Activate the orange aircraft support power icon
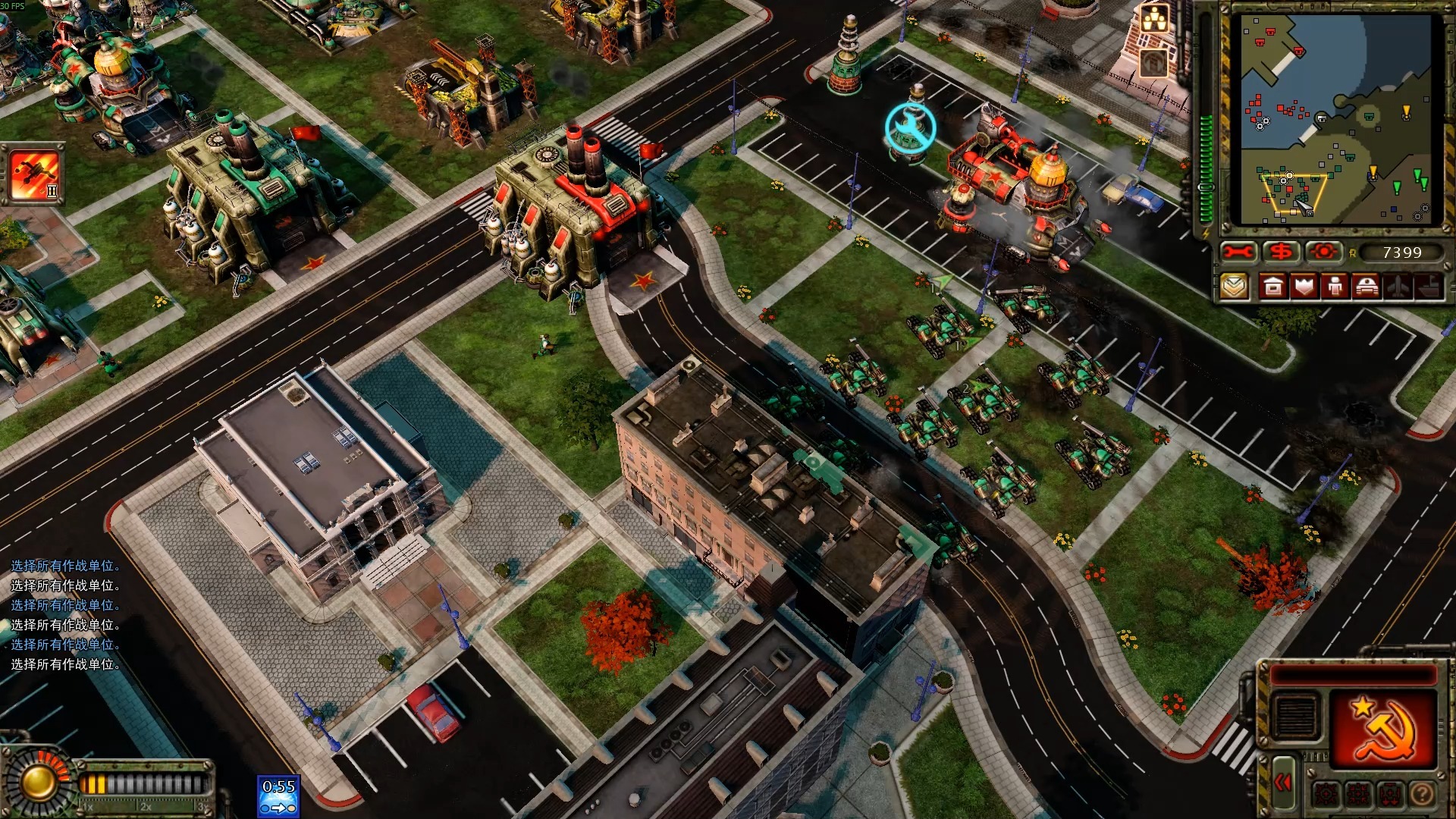This screenshot has width=1456, height=819. (x=34, y=174)
